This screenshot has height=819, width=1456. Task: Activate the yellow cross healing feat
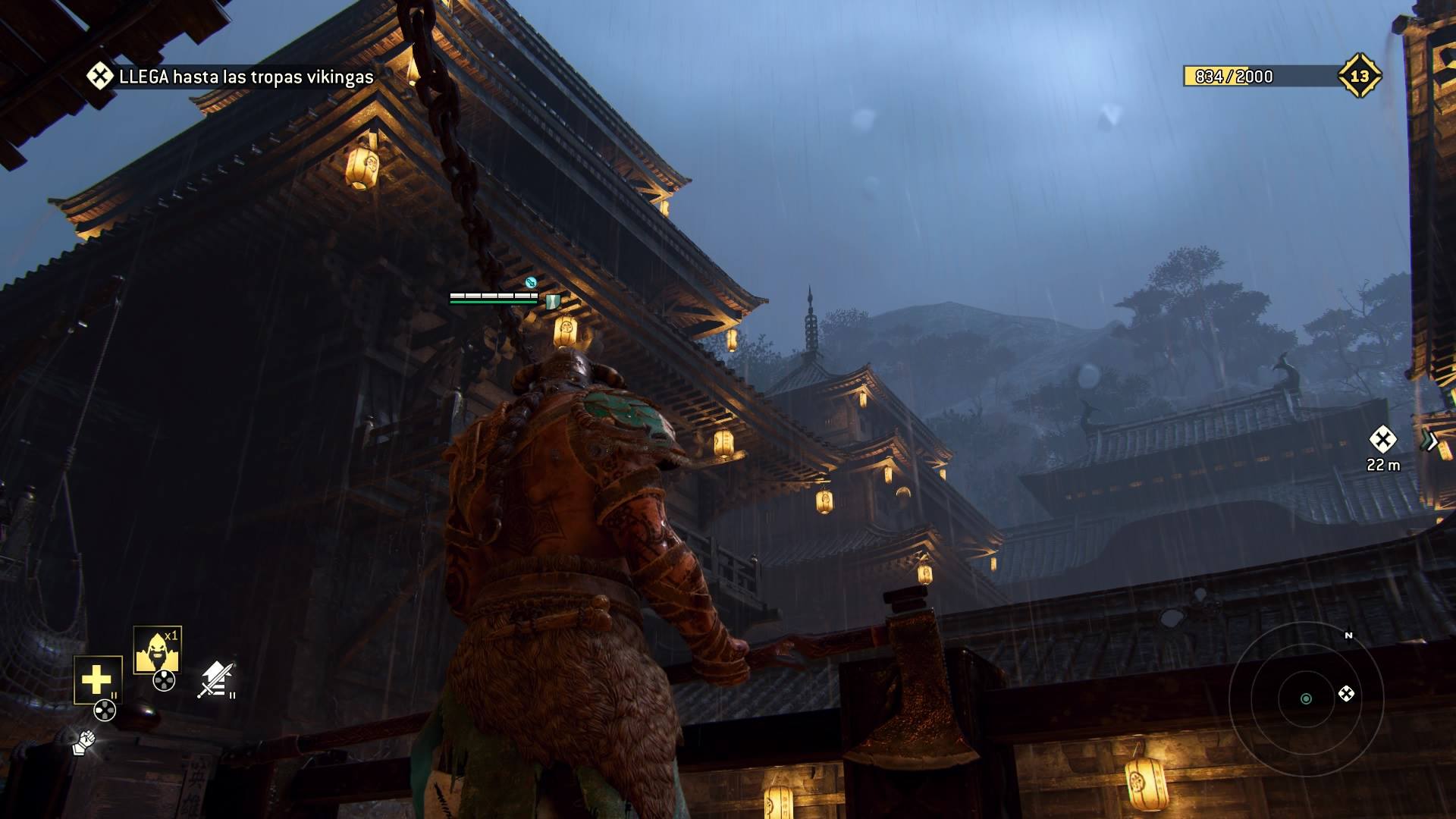coord(97,679)
